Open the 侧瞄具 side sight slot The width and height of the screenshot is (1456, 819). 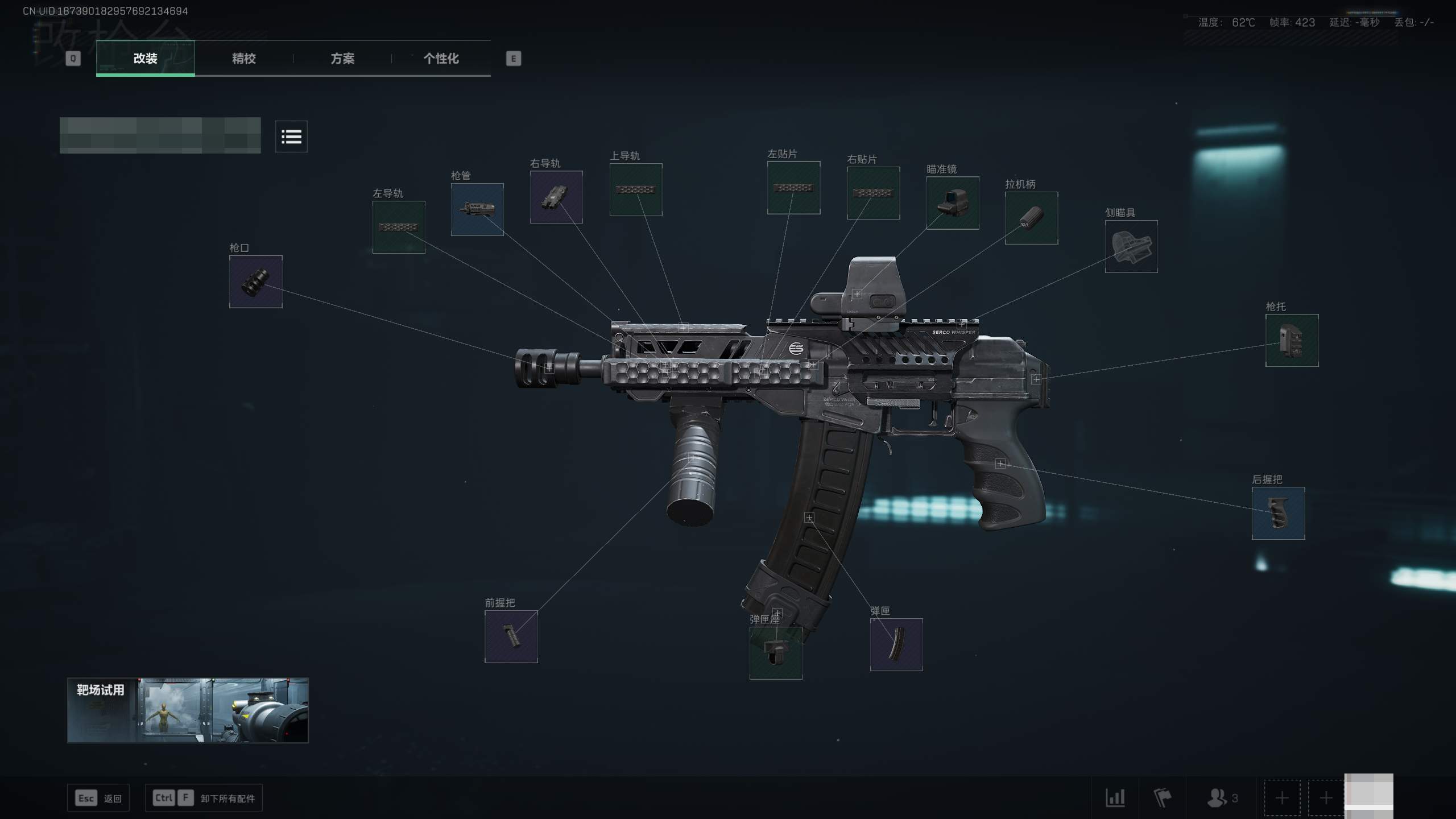(1131, 246)
